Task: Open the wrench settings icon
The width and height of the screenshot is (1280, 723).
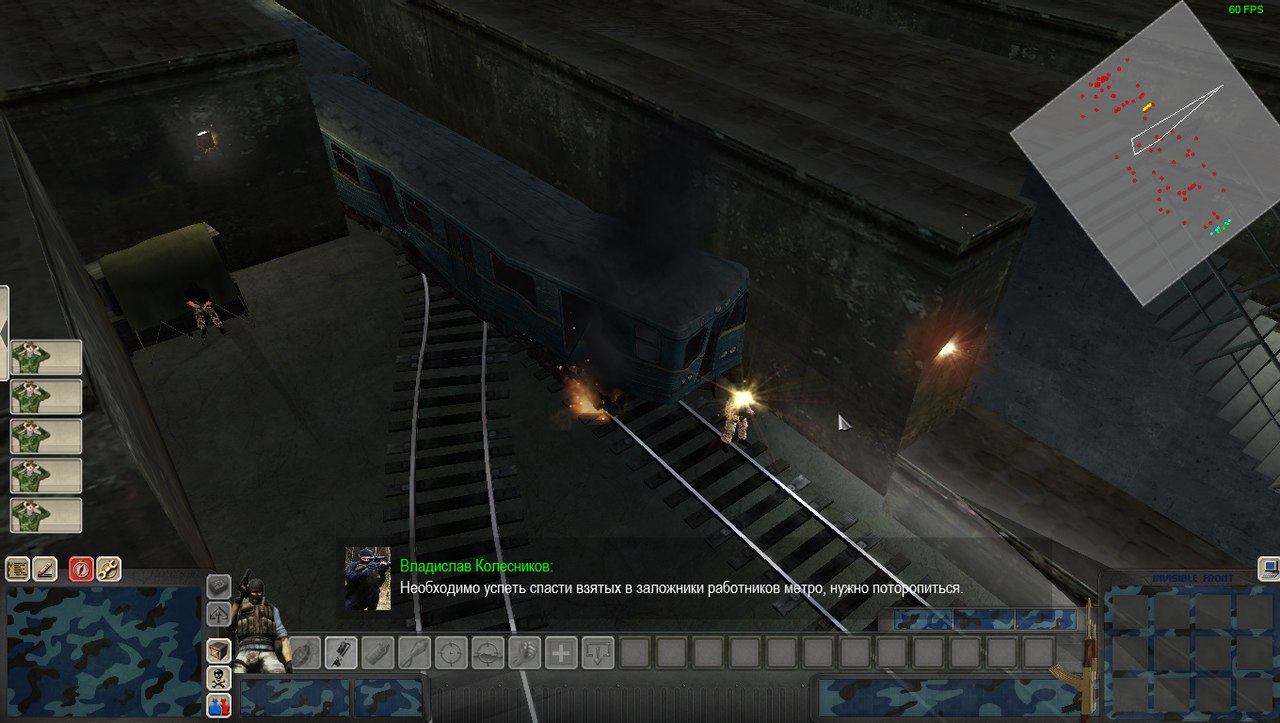Action: coord(108,569)
